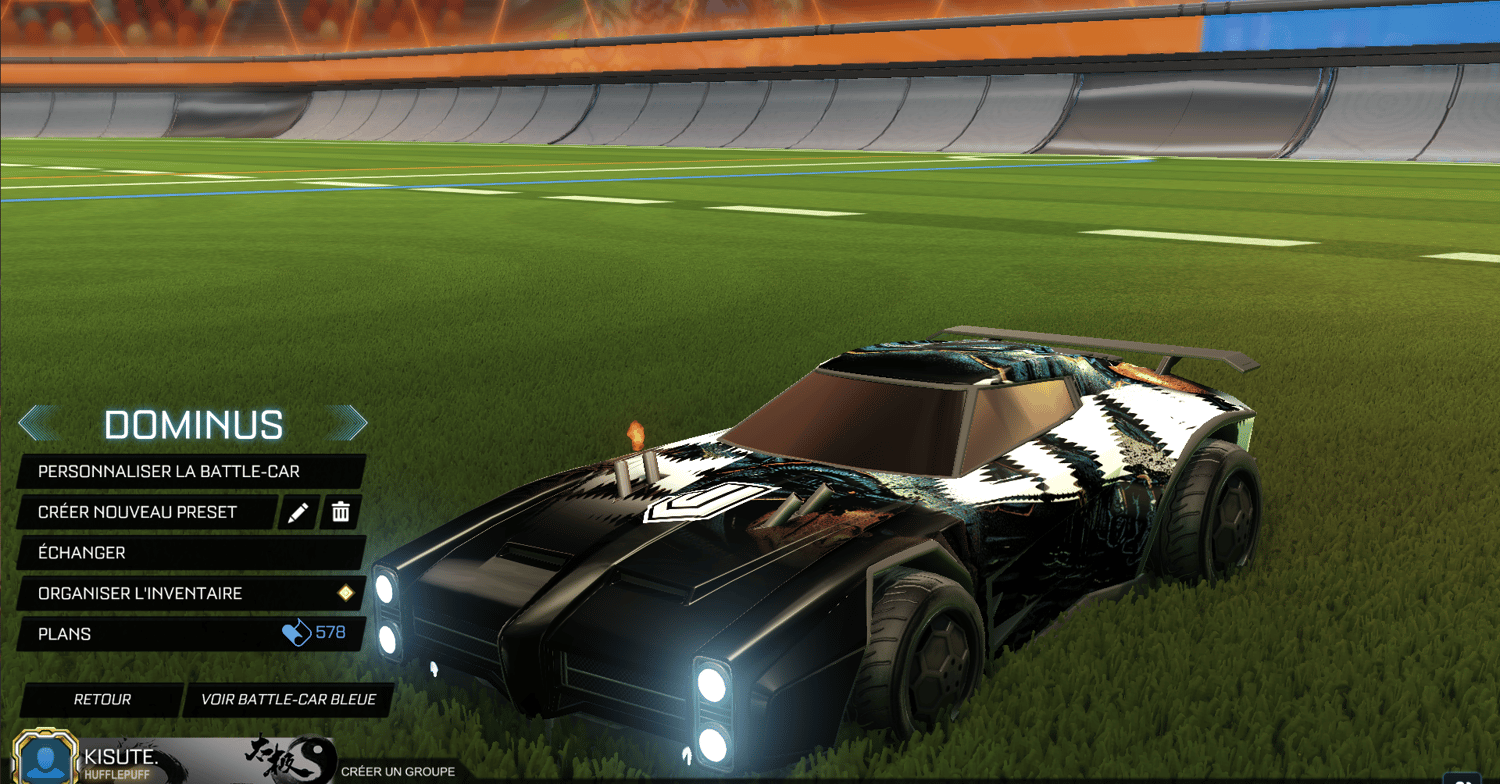Click the diamond icon beside Organiser l'inventaire
Image resolution: width=1500 pixels, height=784 pixels.
pyautogui.click(x=344, y=593)
